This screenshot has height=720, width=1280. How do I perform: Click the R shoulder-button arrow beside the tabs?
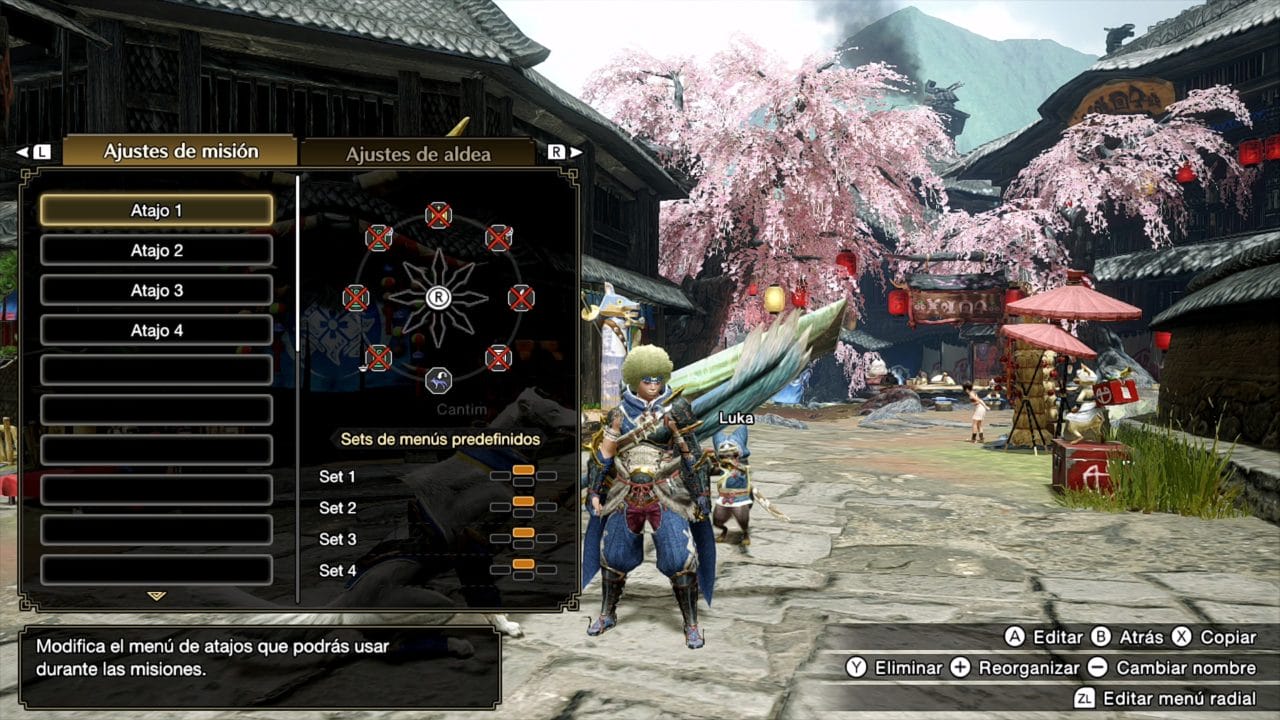pos(560,149)
